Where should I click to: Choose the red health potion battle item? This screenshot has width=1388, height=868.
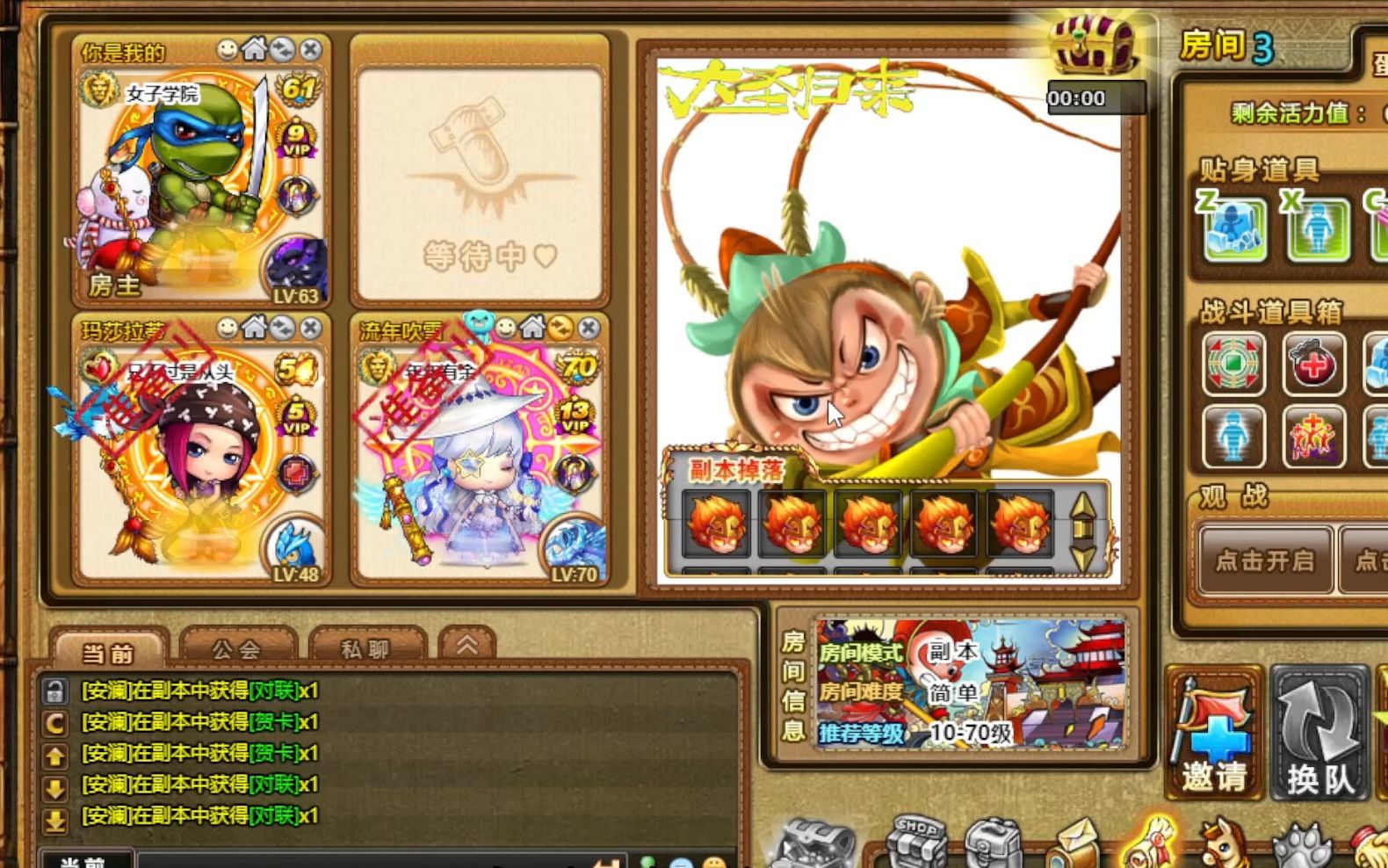coord(1313,363)
